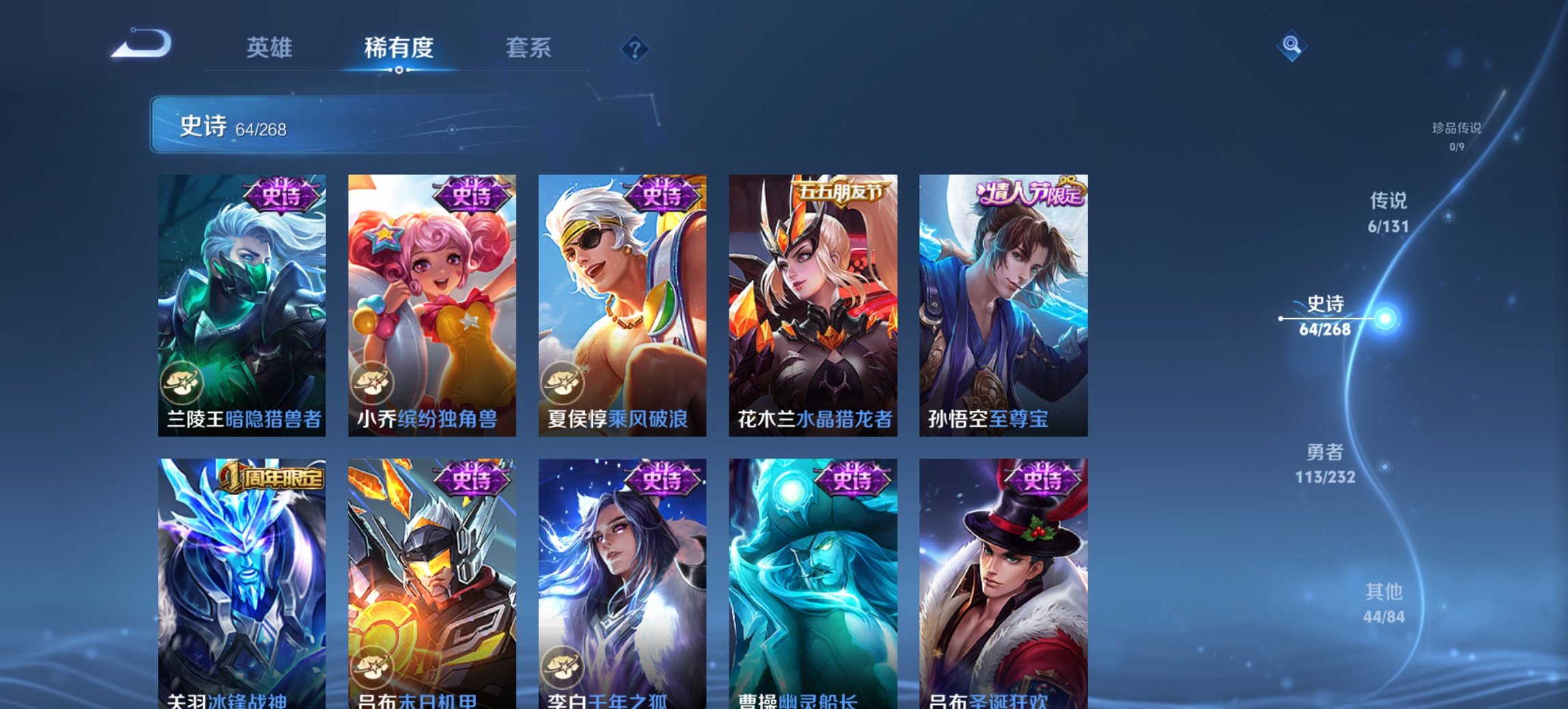Click the question mark help icon
This screenshot has height=709, width=1568.
(635, 49)
